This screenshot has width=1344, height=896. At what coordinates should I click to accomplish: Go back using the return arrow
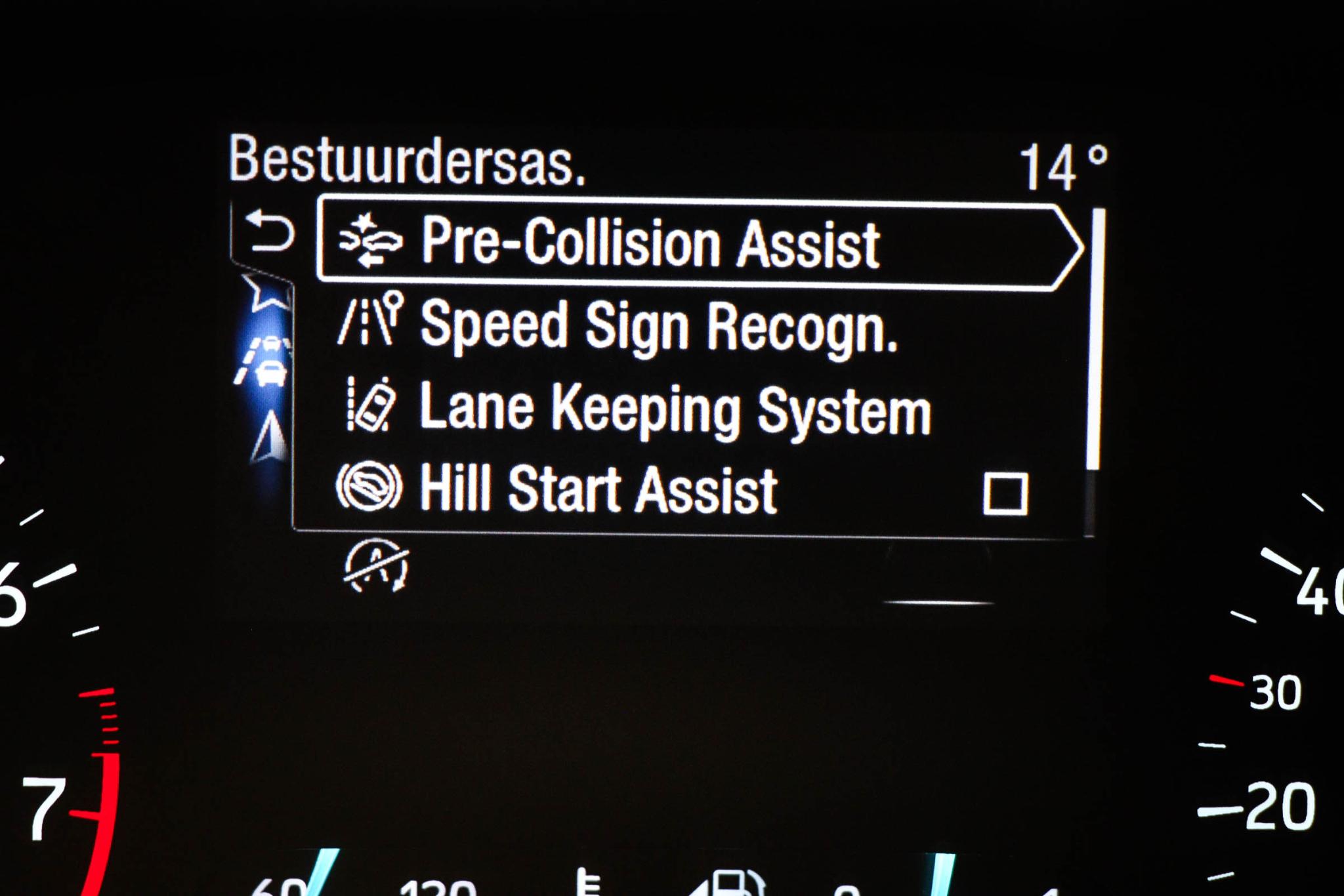tap(269, 232)
